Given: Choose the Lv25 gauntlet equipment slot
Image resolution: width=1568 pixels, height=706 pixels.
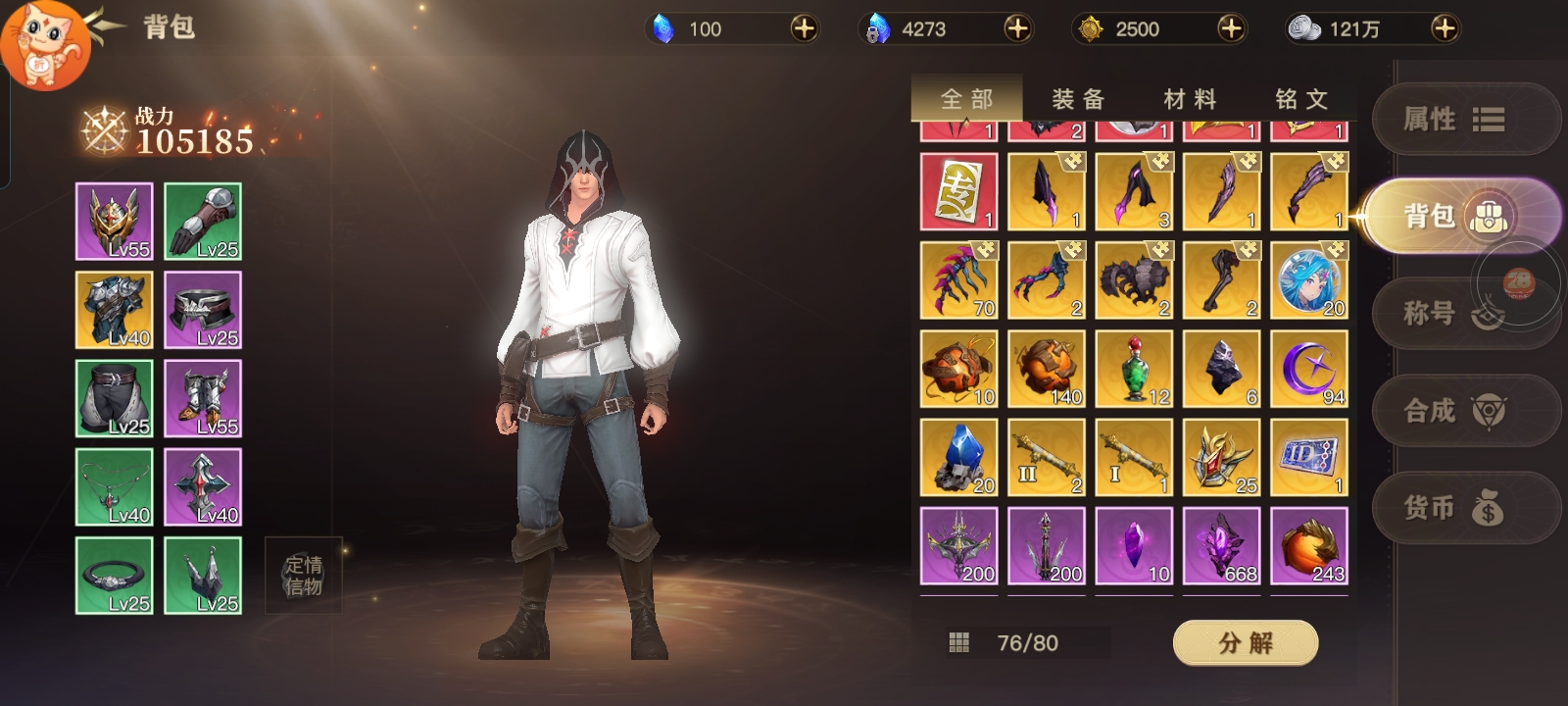Looking at the screenshot, I should [x=203, y=222].
